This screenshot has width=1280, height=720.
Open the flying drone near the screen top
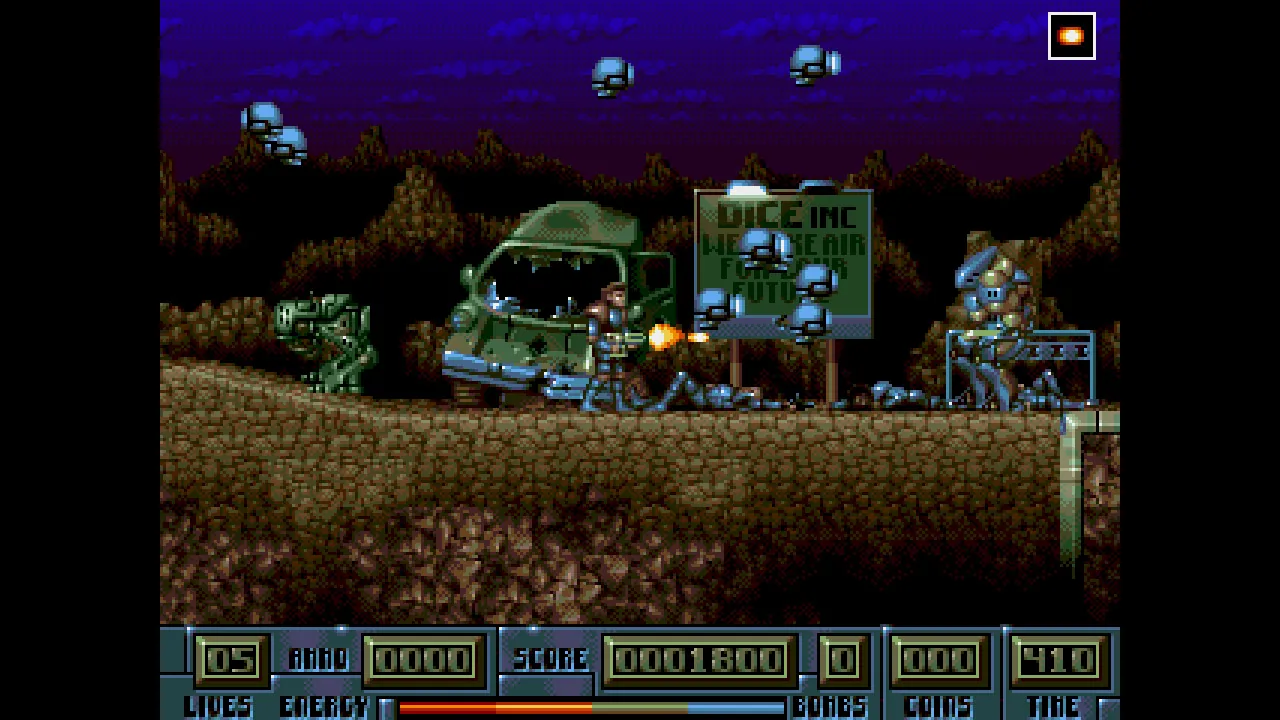click(x=610, y=75)
